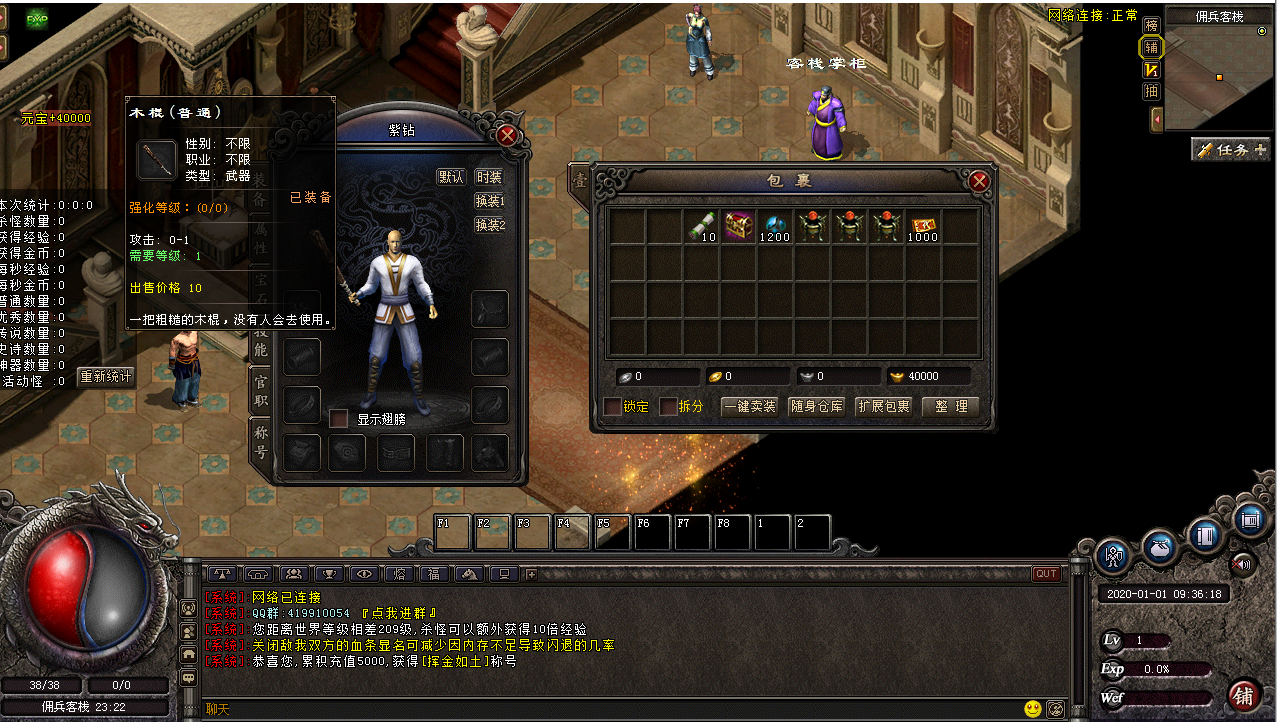Screen dimensions: 1277x722
Task: Reset stats with 重新统计 button
Action: coord(106,377)
